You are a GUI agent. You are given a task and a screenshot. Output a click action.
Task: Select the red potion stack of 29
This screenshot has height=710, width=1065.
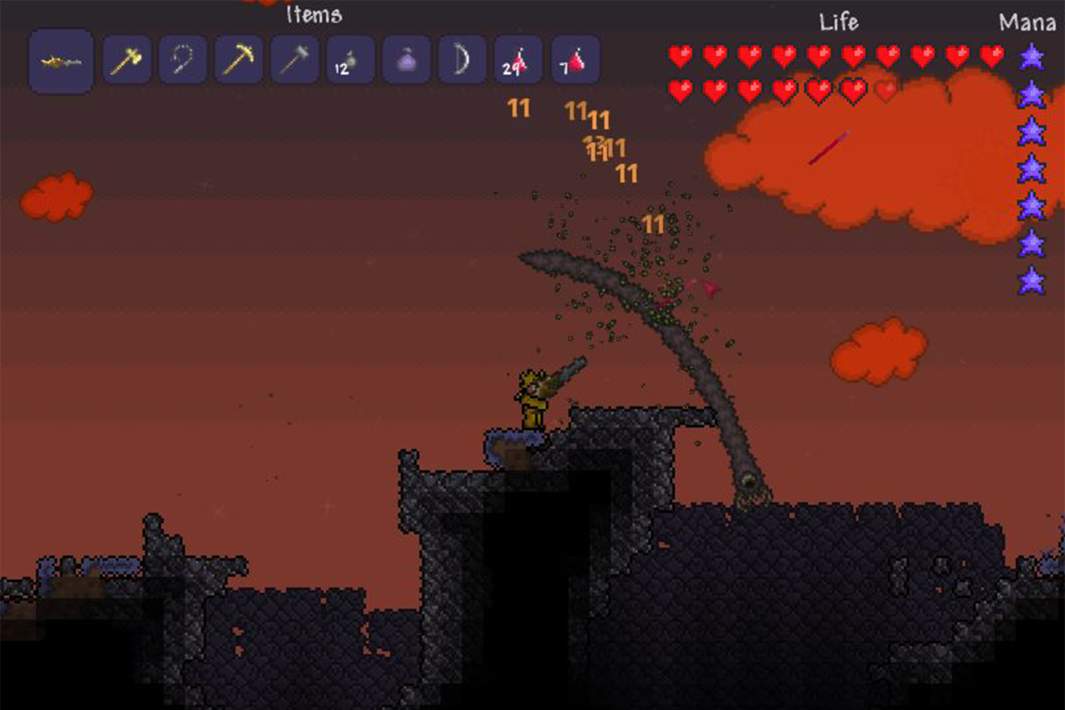tap(518, 61)
